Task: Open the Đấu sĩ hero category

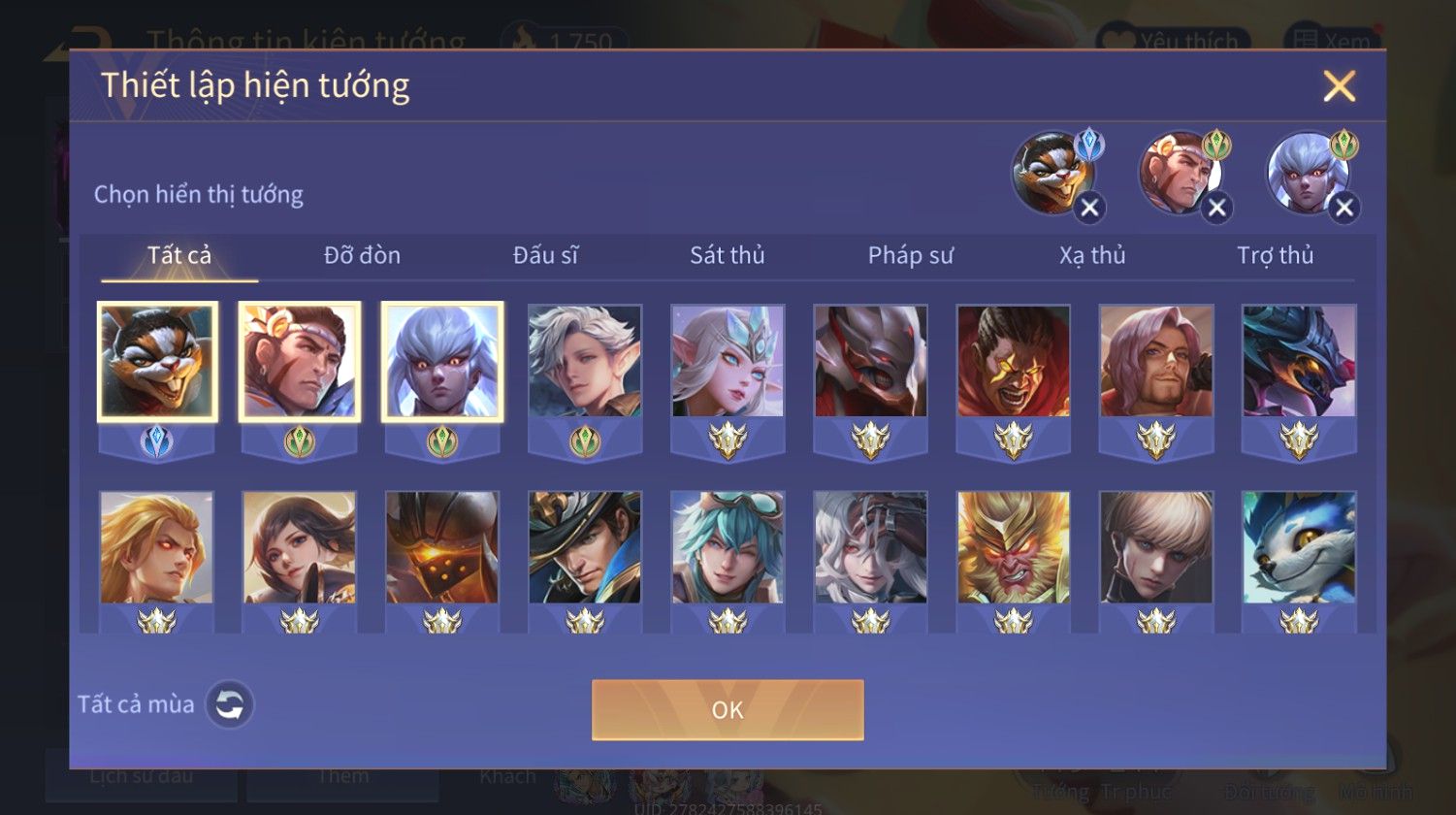Action: pyautogui.click(x=545, y=255)
